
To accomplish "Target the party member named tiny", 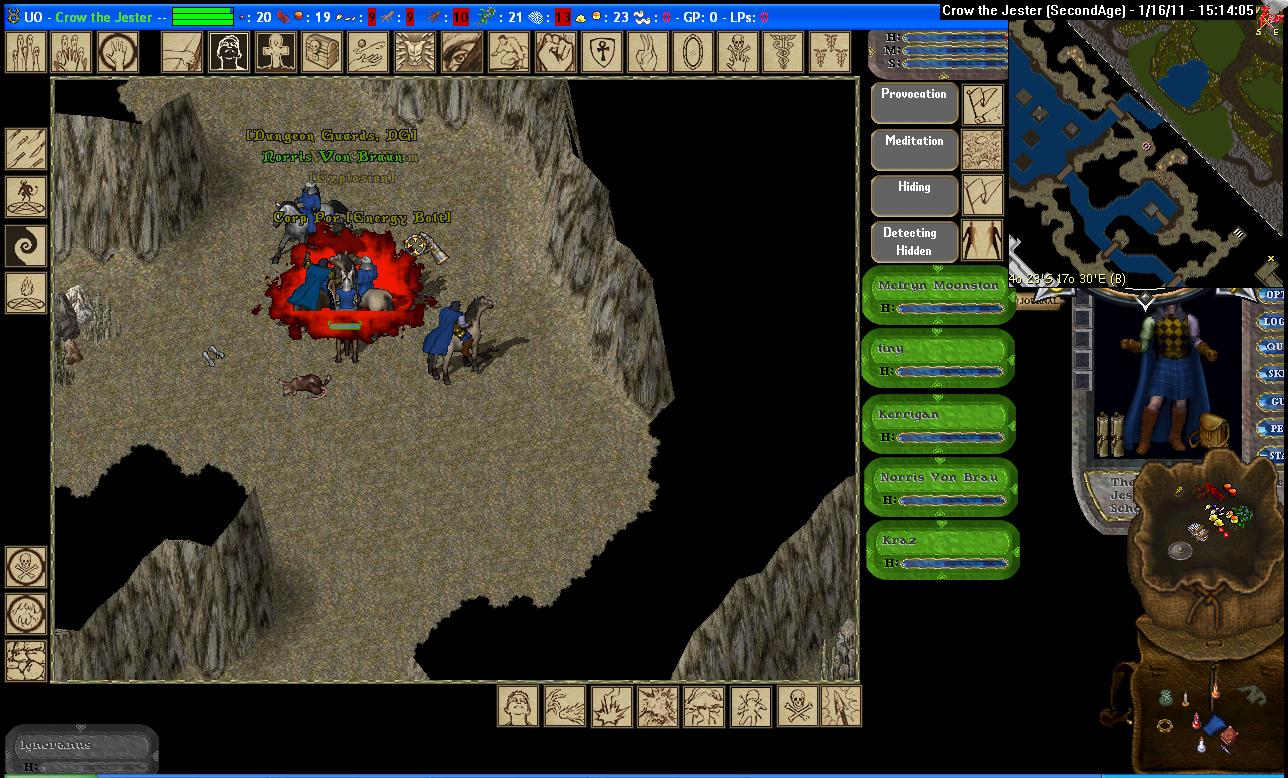I will click(939, 359).
